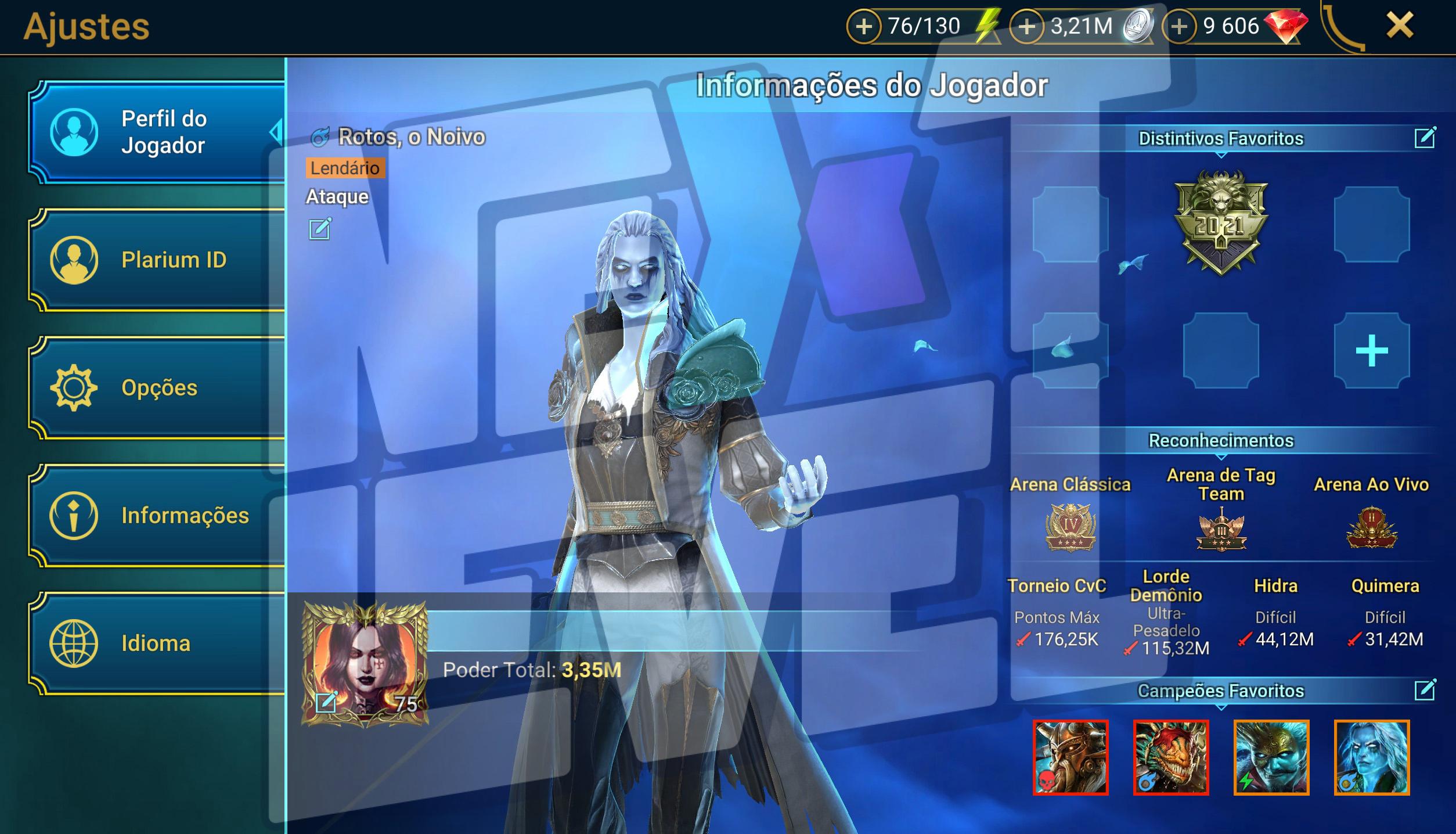Open the Perfil do Jogador tab
This screenshot has width=1456, height=834.
[157, 132]
